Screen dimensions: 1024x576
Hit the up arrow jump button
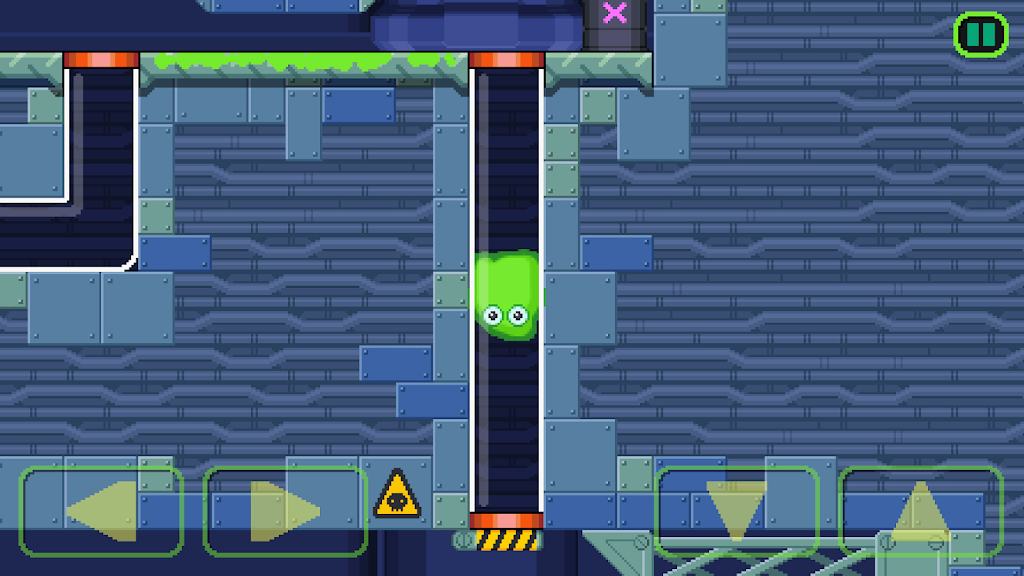[920, 511]
